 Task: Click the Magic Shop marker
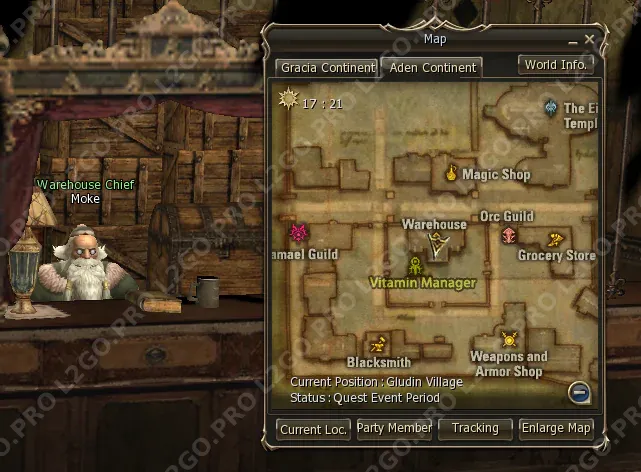(x=451, y=173)
